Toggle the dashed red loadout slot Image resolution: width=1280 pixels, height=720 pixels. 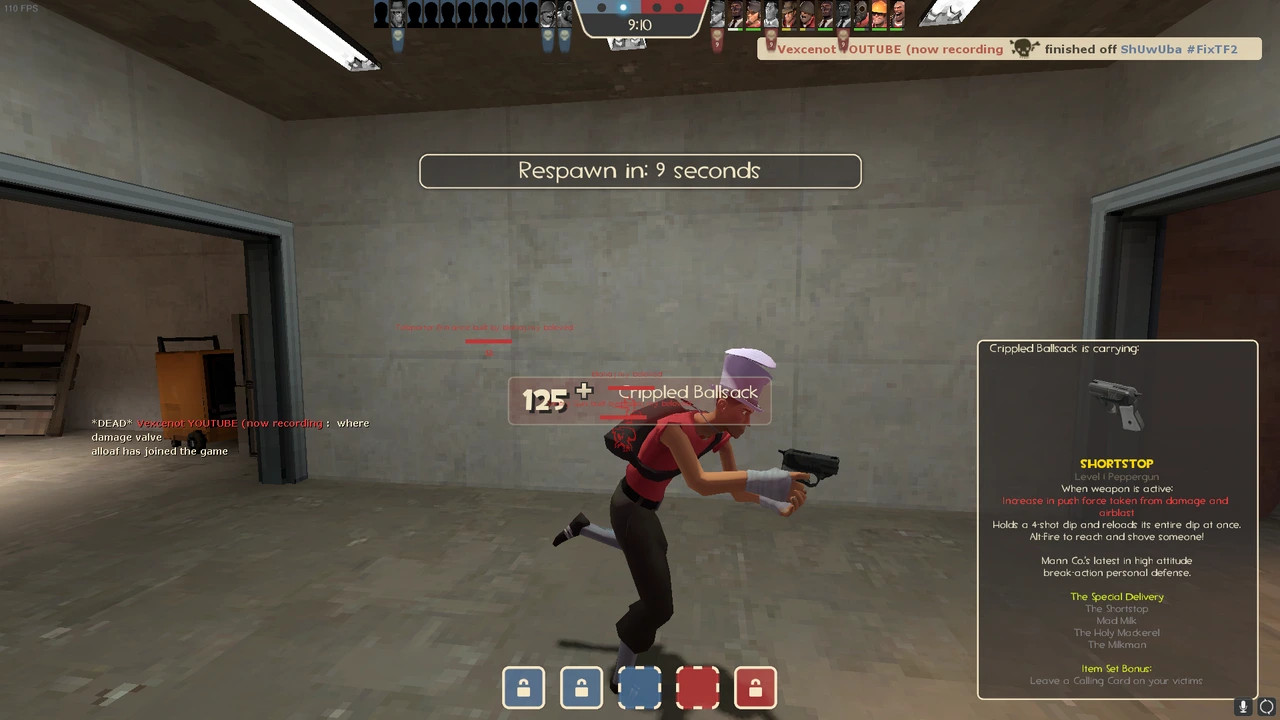click(697, 687)
